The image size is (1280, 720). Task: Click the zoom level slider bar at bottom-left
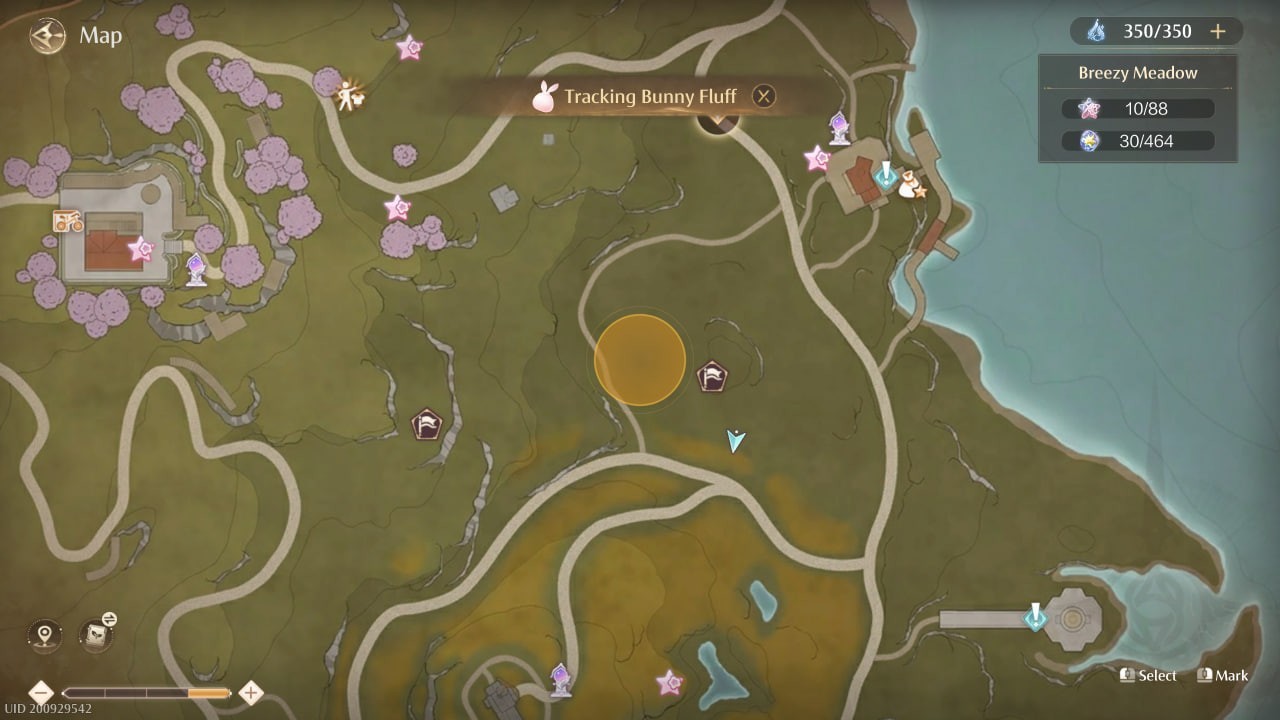(145, 691)
